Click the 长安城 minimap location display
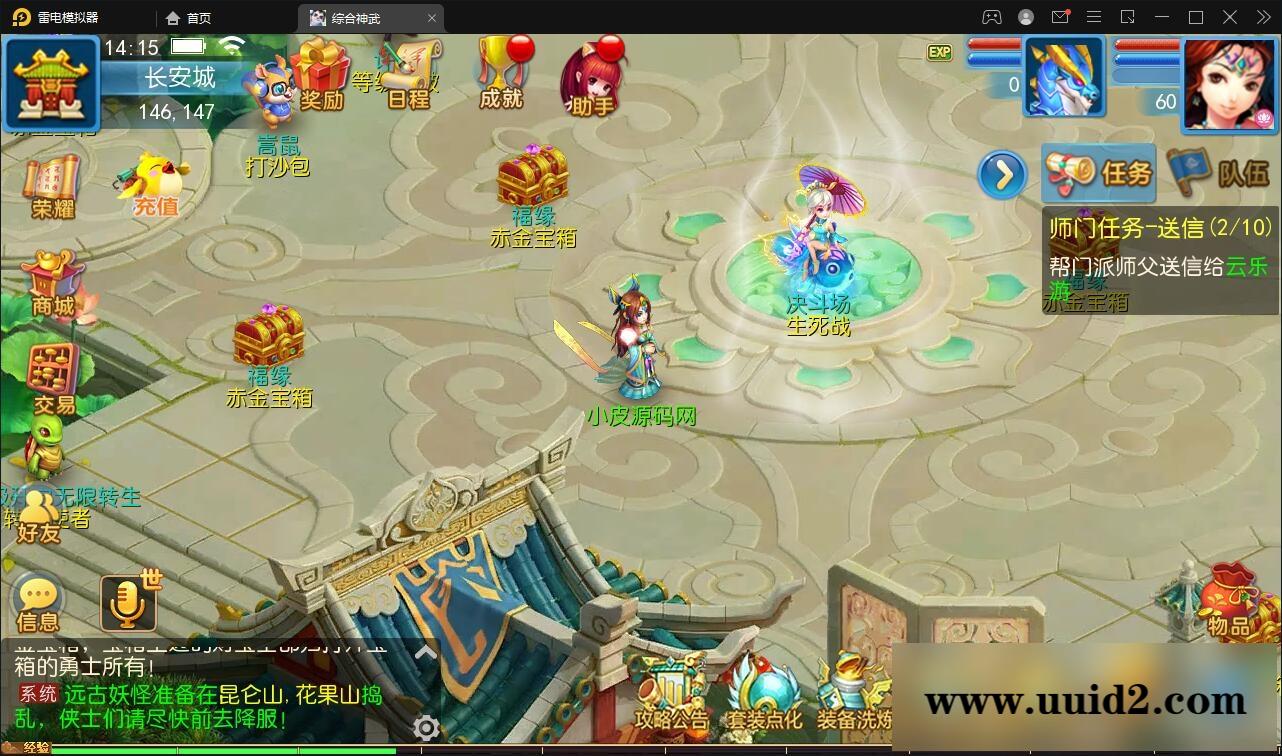1282x756 pixels. click(180, 78)
